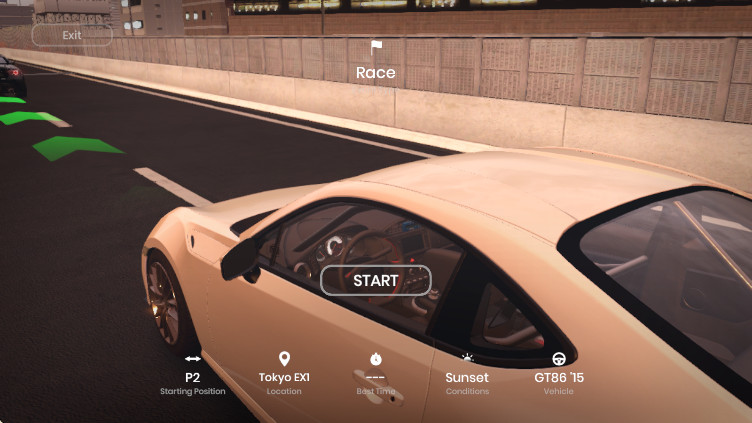
Task: Change the P2 starting position
Action: click(x=193, y=377)
